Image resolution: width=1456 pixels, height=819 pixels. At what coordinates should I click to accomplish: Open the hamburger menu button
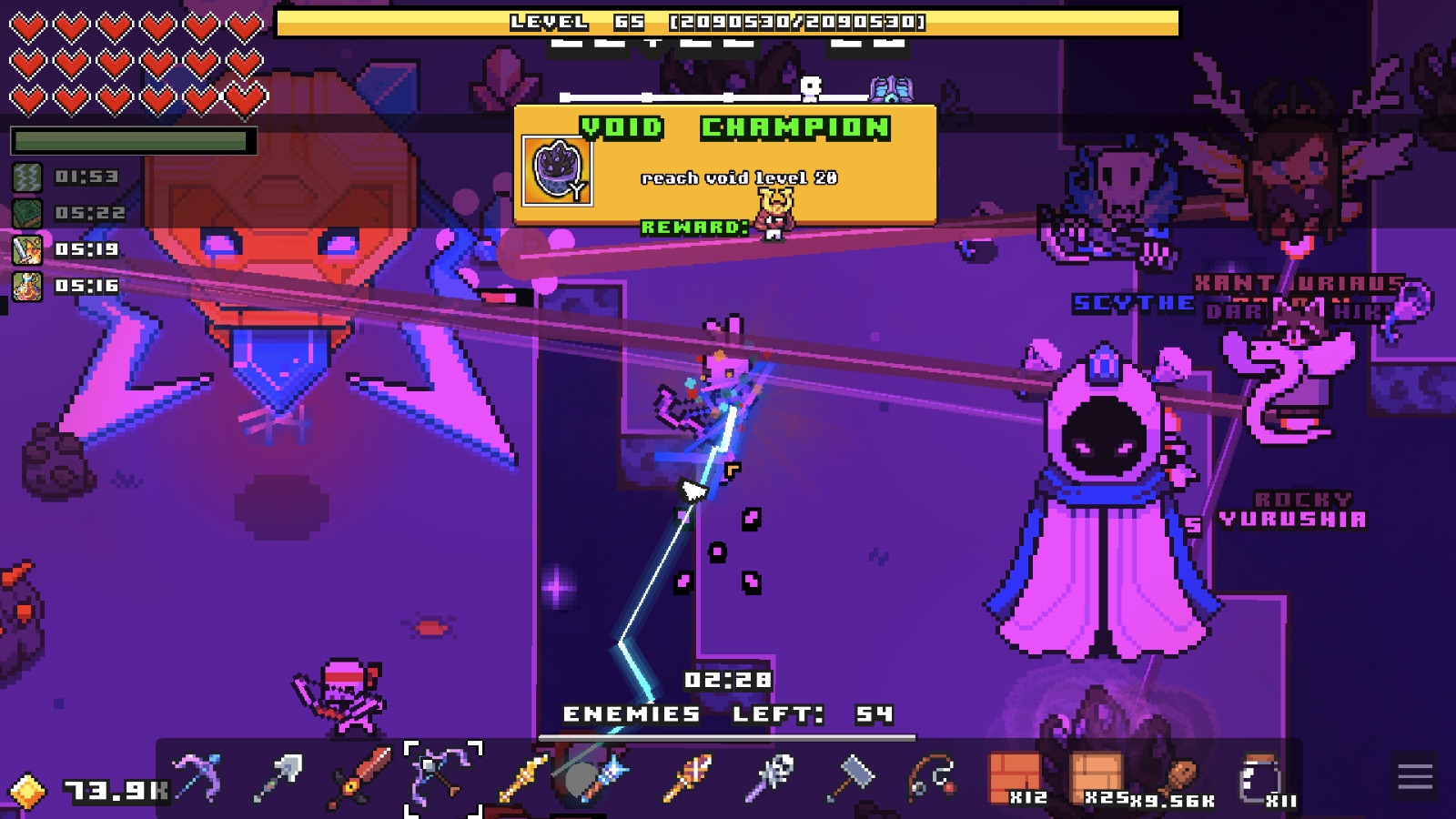click(1415, 777)
